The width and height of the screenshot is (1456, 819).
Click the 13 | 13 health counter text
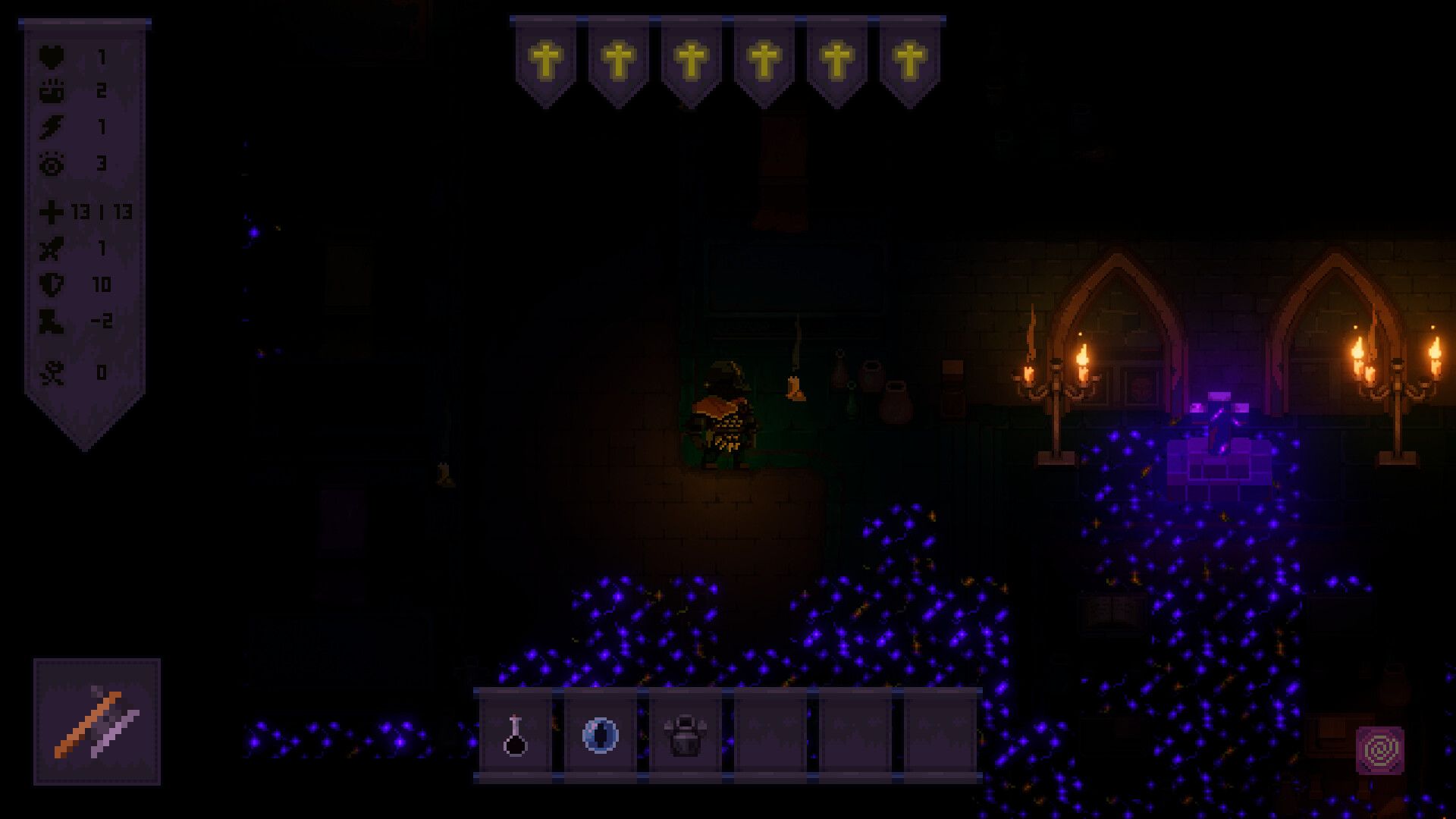tap(102, 214)
